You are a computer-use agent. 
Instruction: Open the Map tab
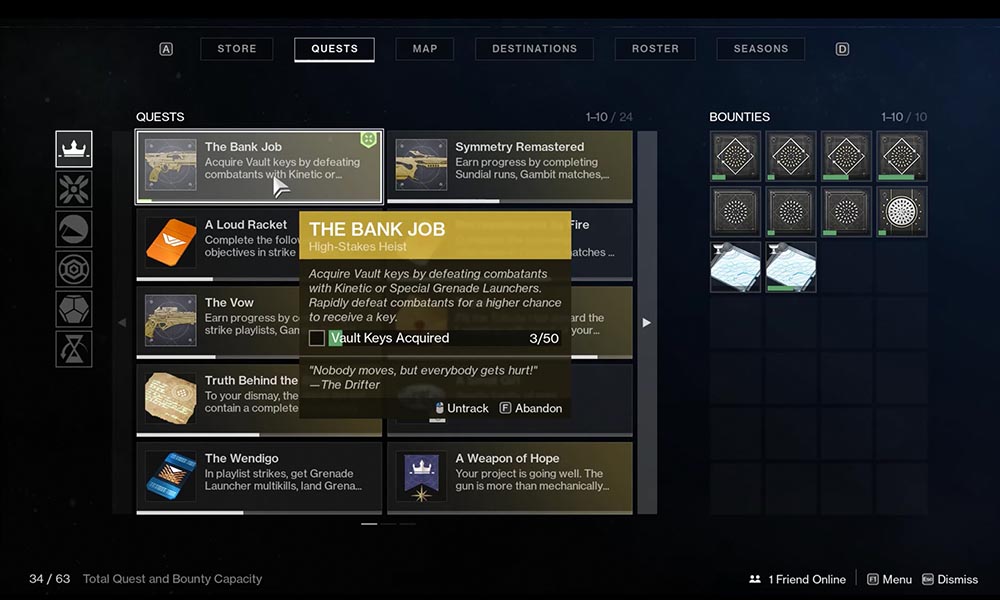424,49
